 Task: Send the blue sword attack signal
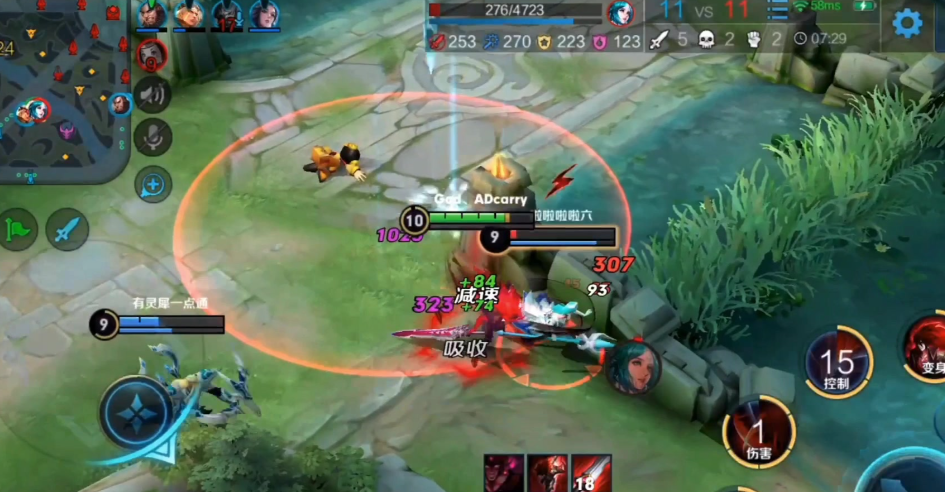click(x=68, y=229)
